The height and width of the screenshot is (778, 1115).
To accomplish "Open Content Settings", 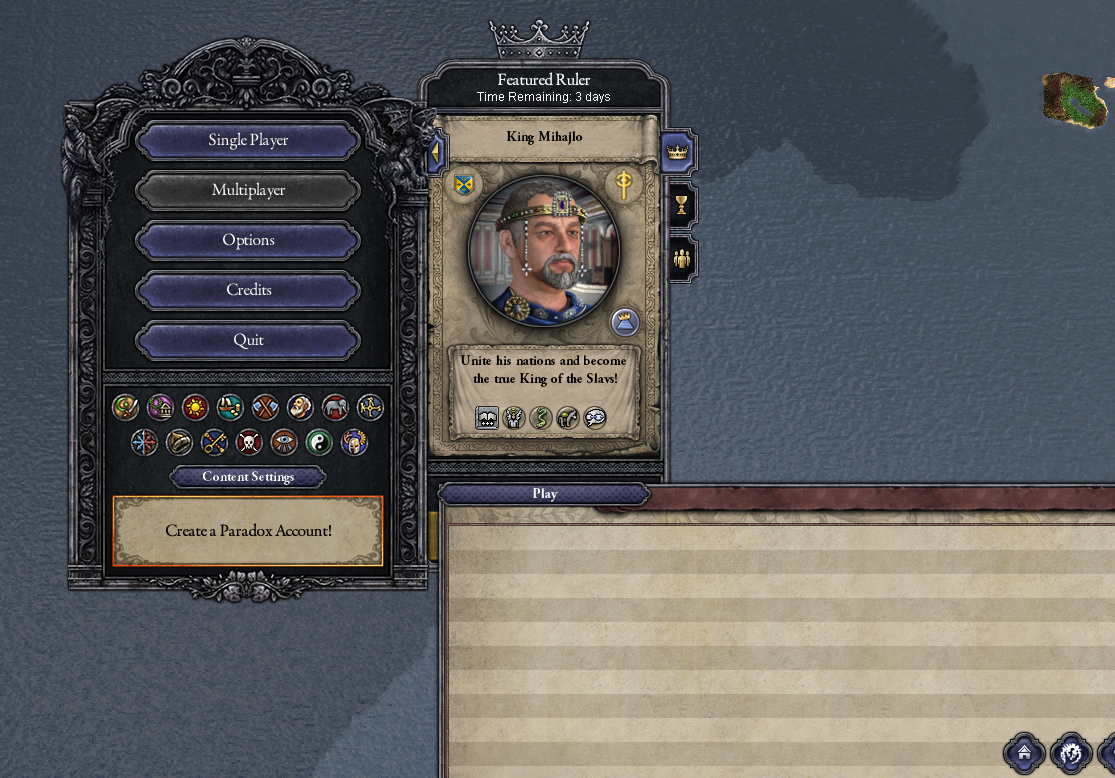I will coord(248,477).
